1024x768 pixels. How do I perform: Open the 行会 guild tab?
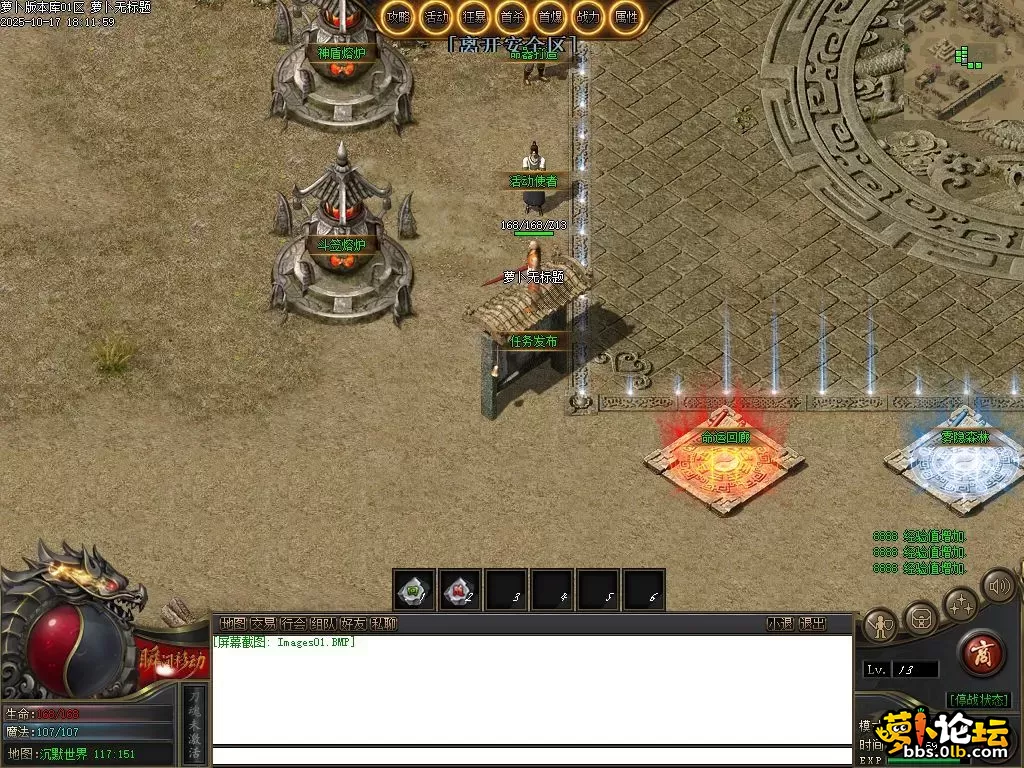coord(293,624)
